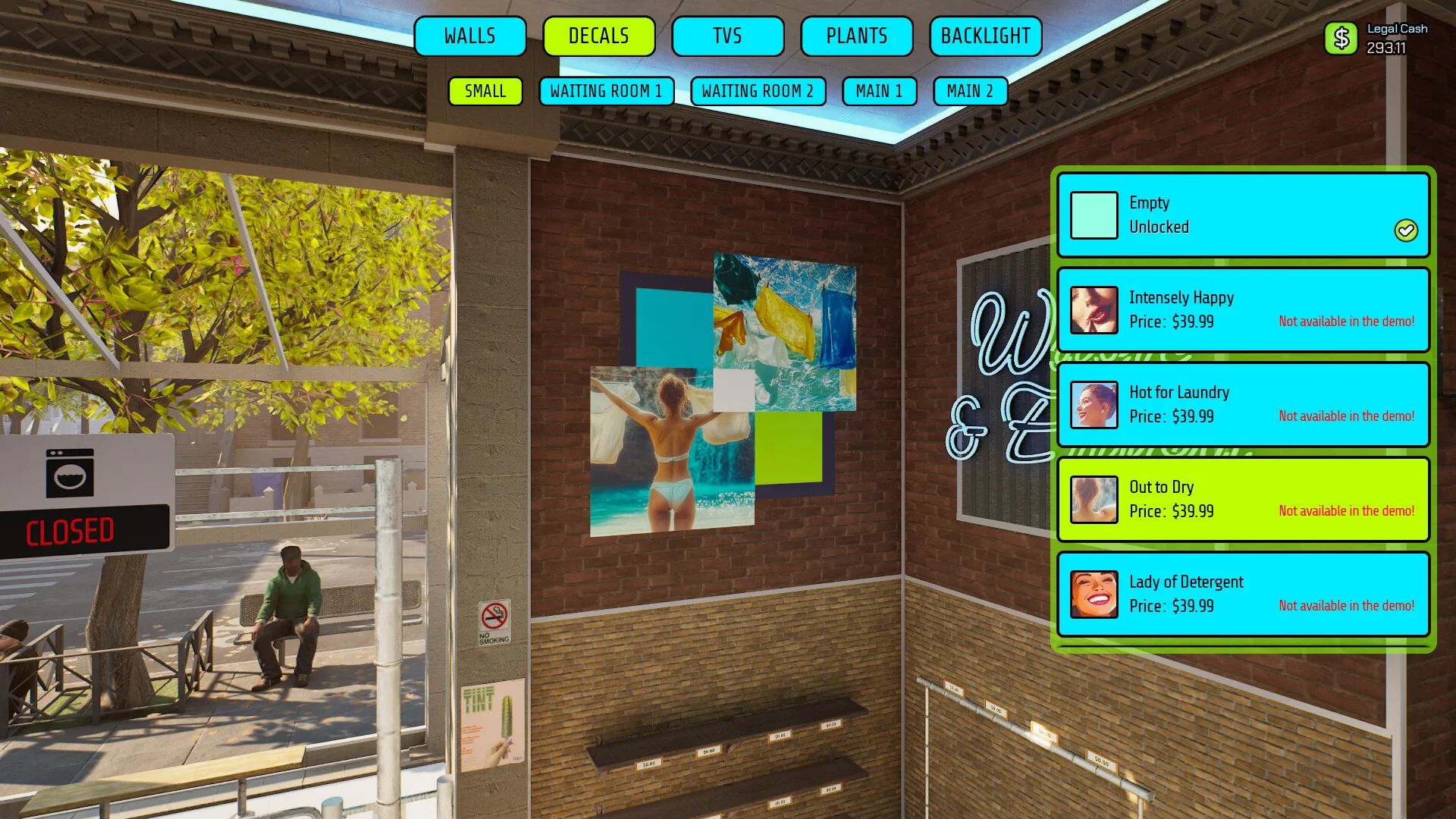Select the Out to Dry decal

(1243, 500)
